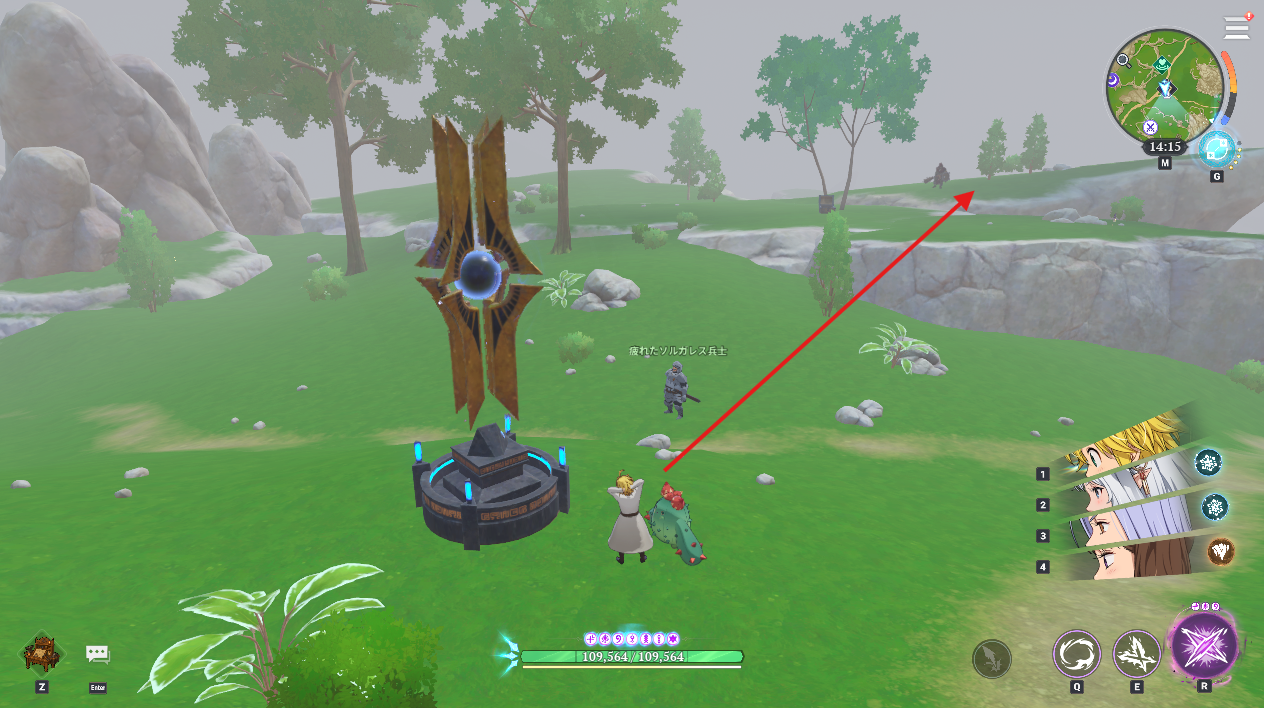The height and width of the screenshot is (708, 1264).
Task: Click the green heart marker on the minimap
Action: click(x=1161, y=64)
